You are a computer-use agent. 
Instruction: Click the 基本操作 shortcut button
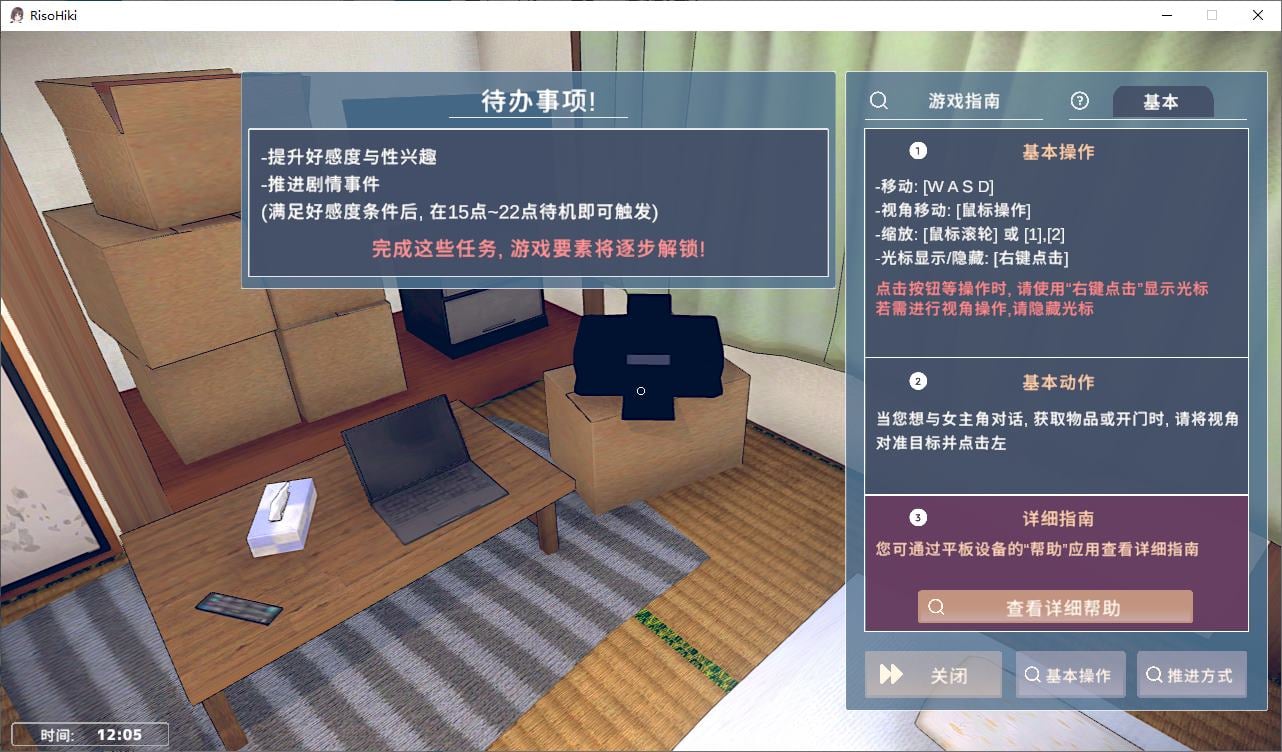(1070, 675)
